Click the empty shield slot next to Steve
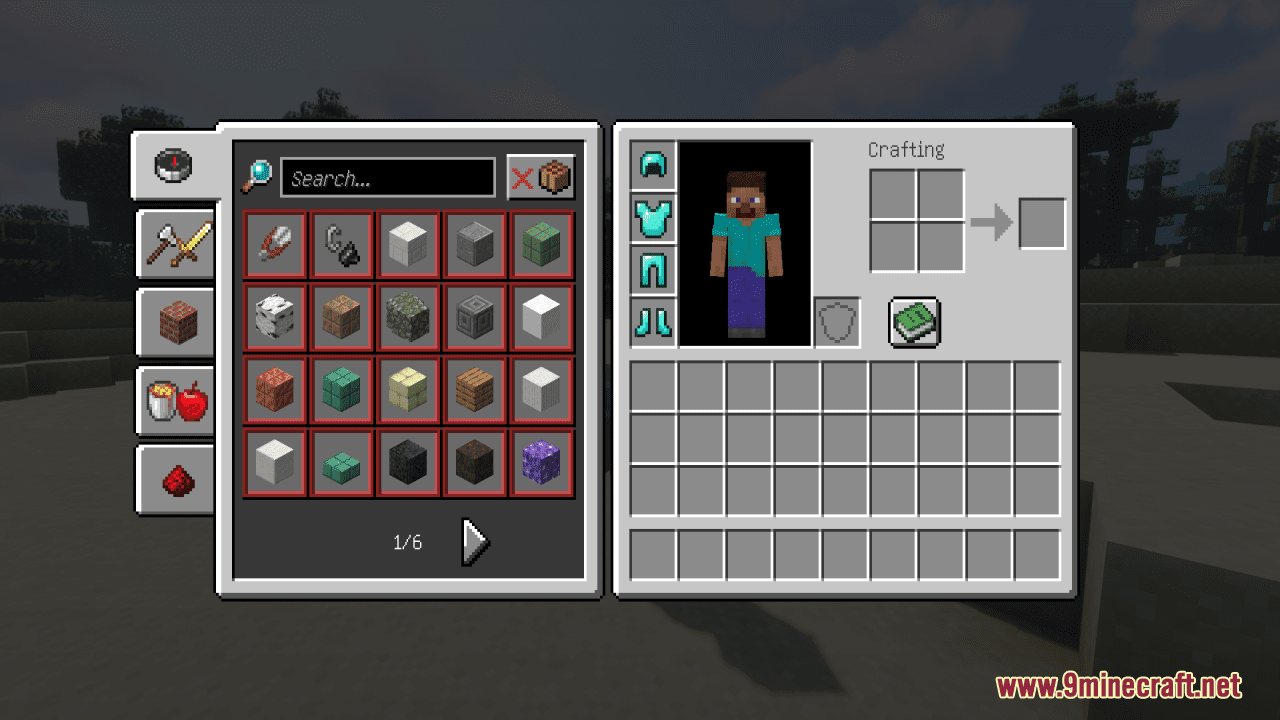Viewport: 1280px width, 720px height. pos(836,320)
